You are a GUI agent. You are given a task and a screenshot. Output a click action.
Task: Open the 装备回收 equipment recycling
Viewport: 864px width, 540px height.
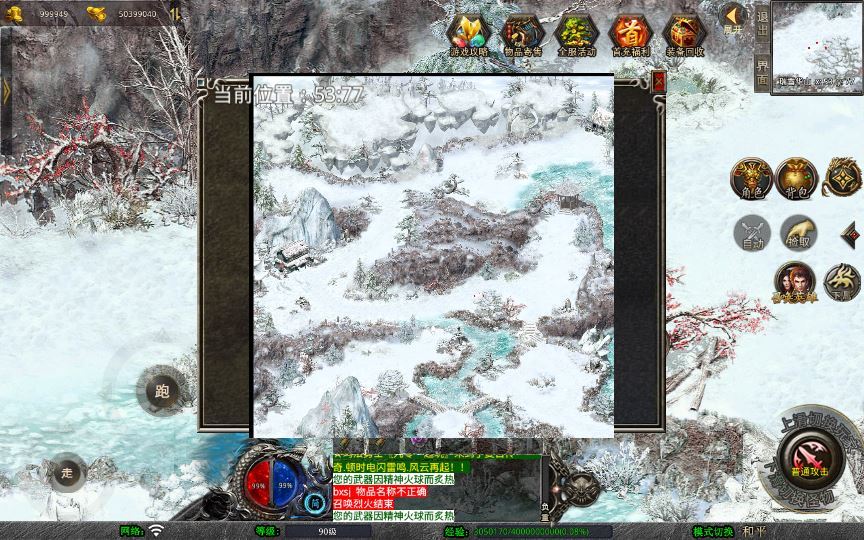point(684,35)
